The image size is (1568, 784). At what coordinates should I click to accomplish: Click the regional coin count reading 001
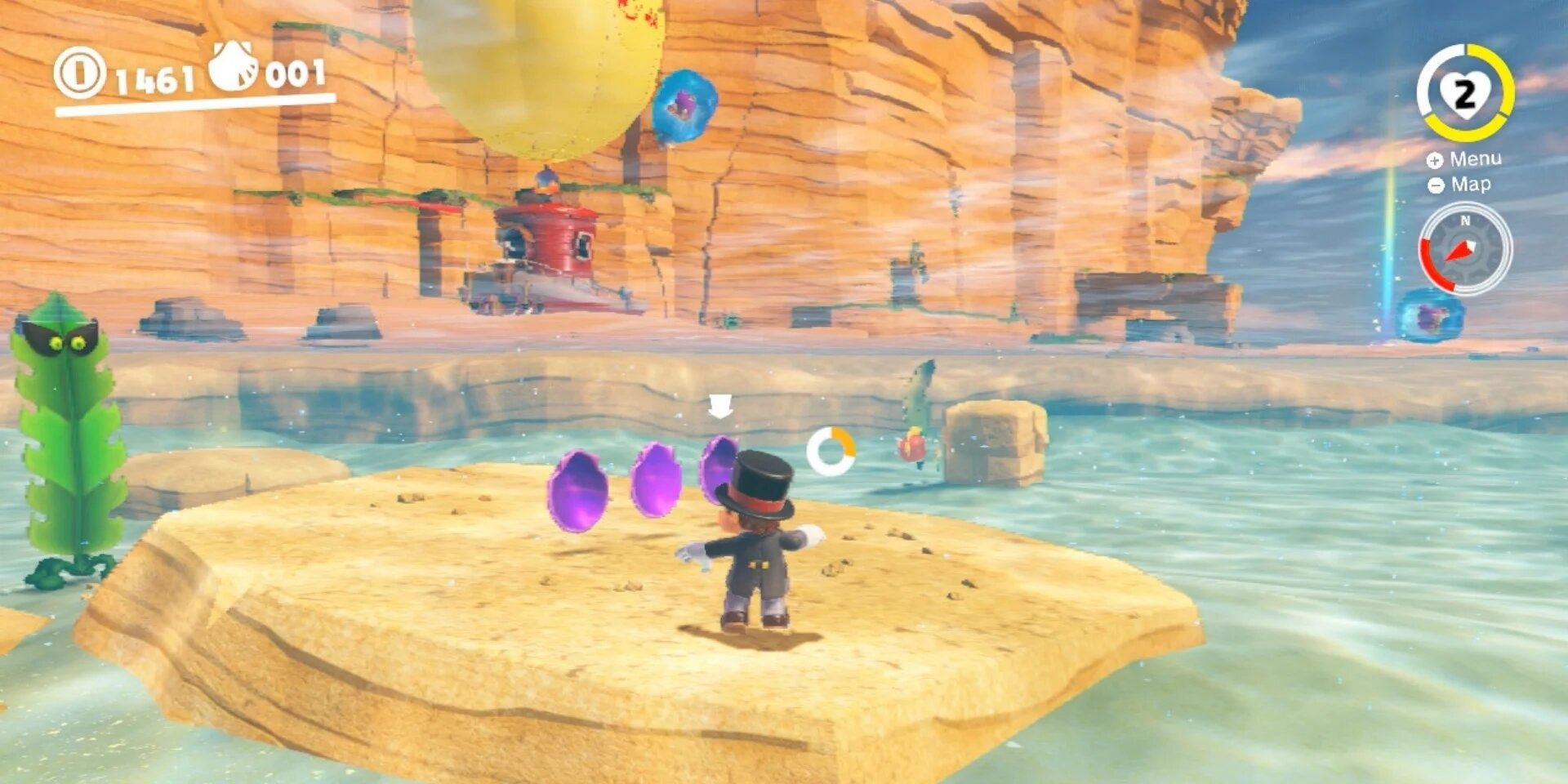296,75
